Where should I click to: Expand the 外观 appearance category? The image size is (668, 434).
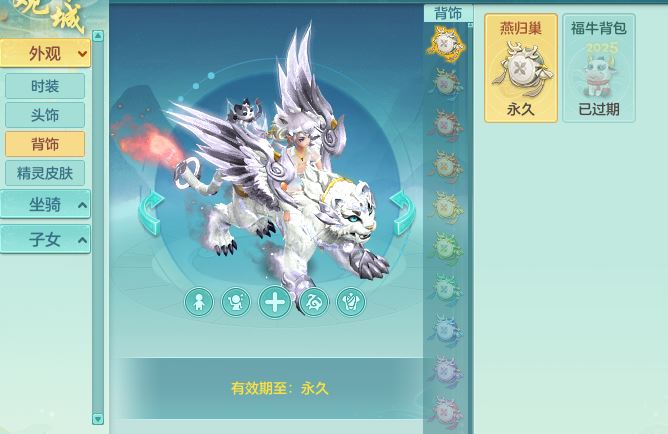click(x=45, y=54)
